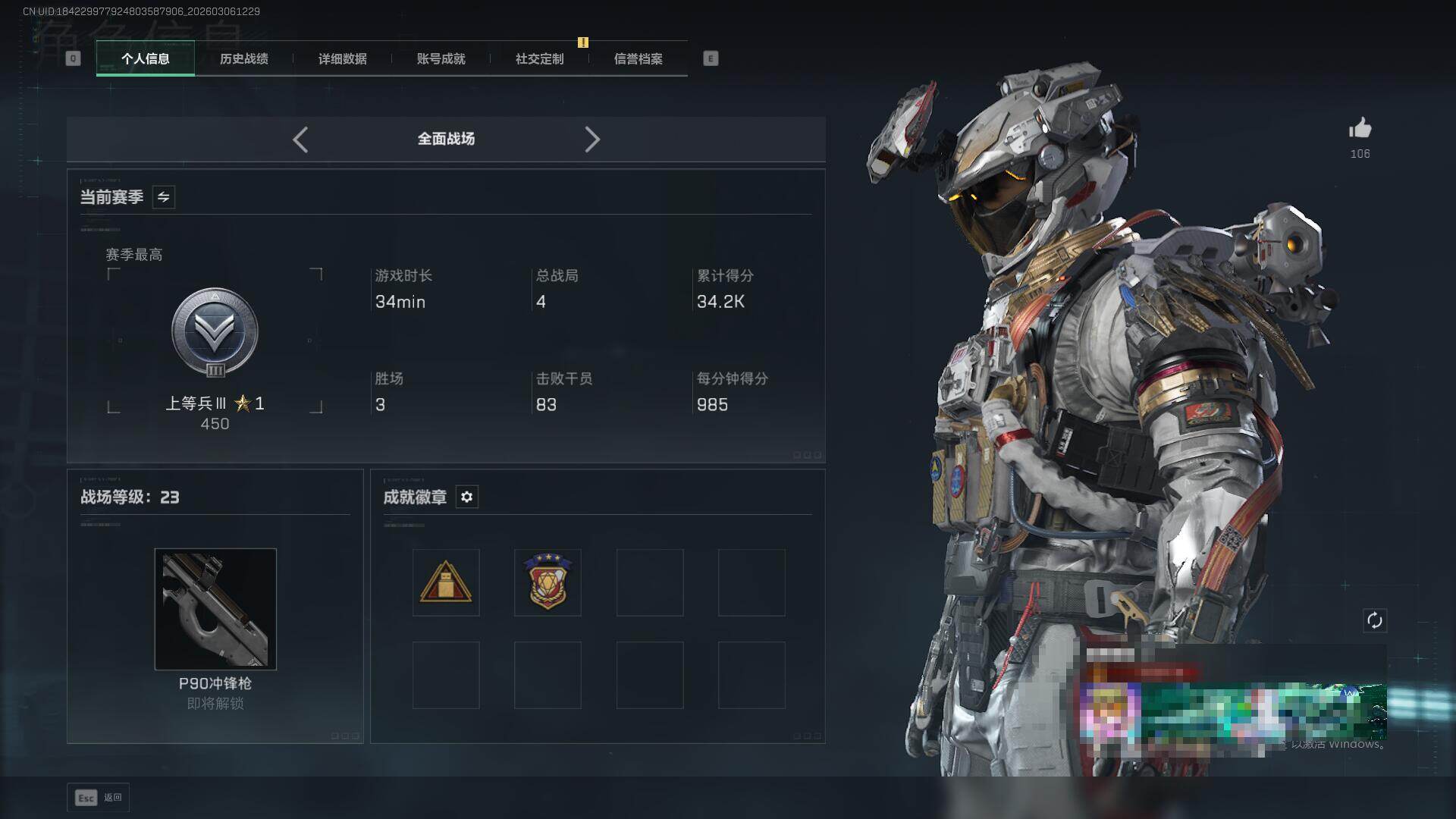Screen dimensions: 1456x819
Task: Switch to the 信誉档案 tab
Action: [x=638, y=59]
